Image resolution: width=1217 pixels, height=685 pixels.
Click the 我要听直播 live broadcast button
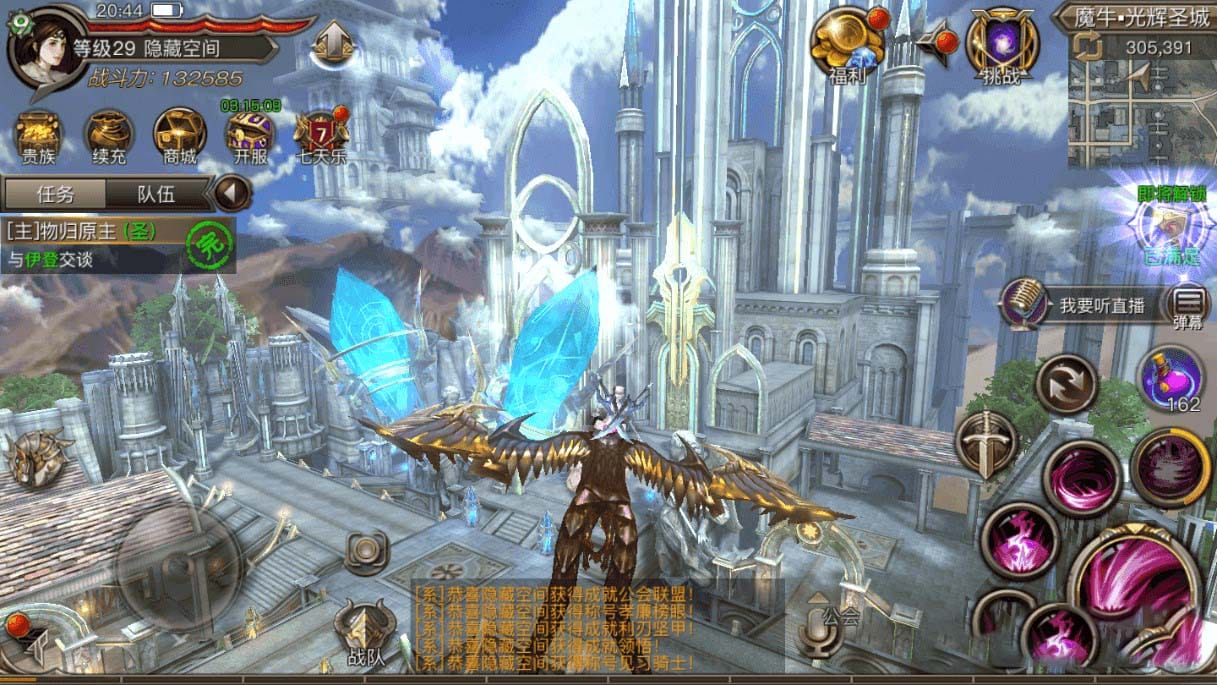tap(1083, 306)
